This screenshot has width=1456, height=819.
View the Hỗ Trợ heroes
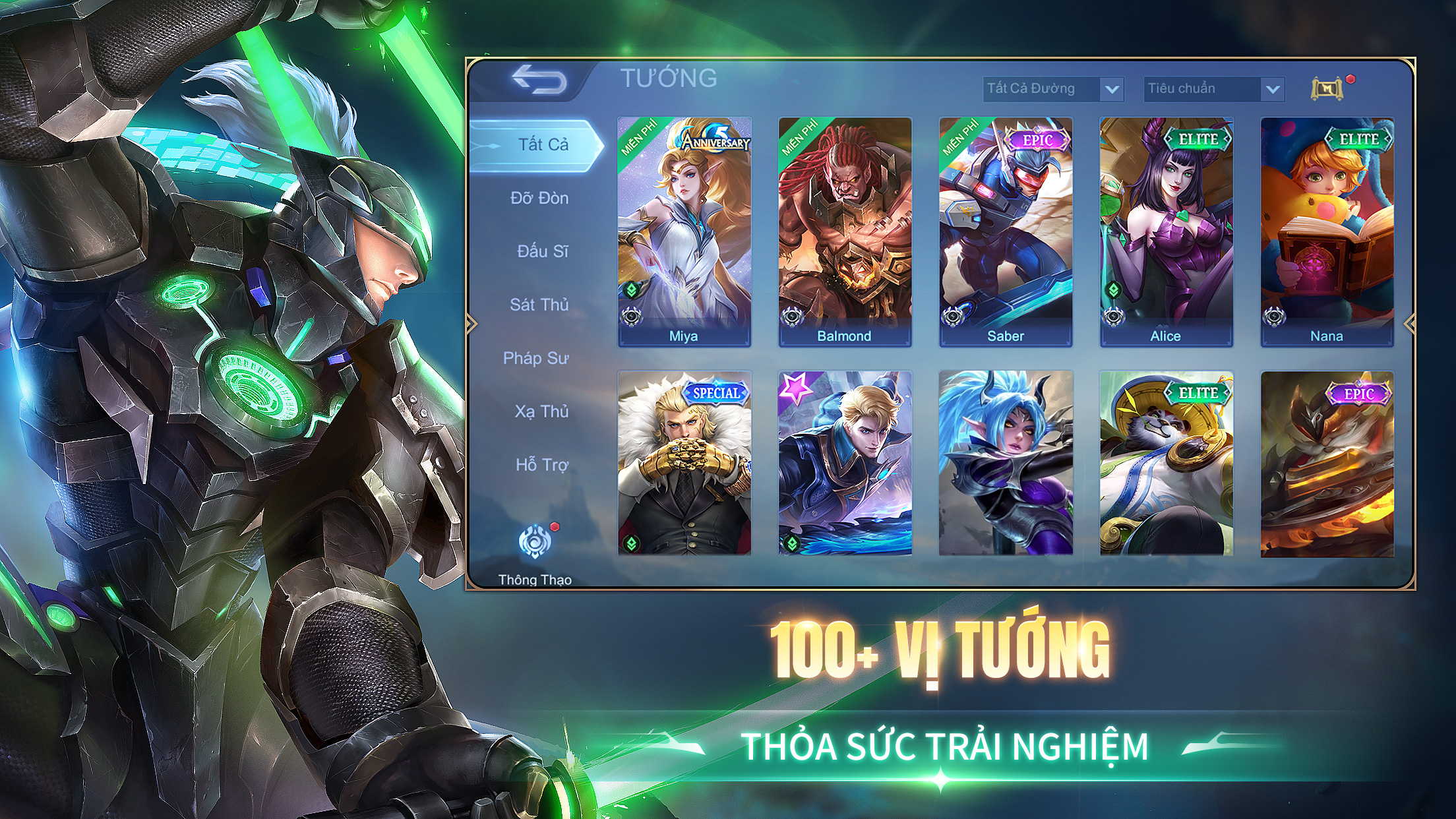tap(541, 466)
